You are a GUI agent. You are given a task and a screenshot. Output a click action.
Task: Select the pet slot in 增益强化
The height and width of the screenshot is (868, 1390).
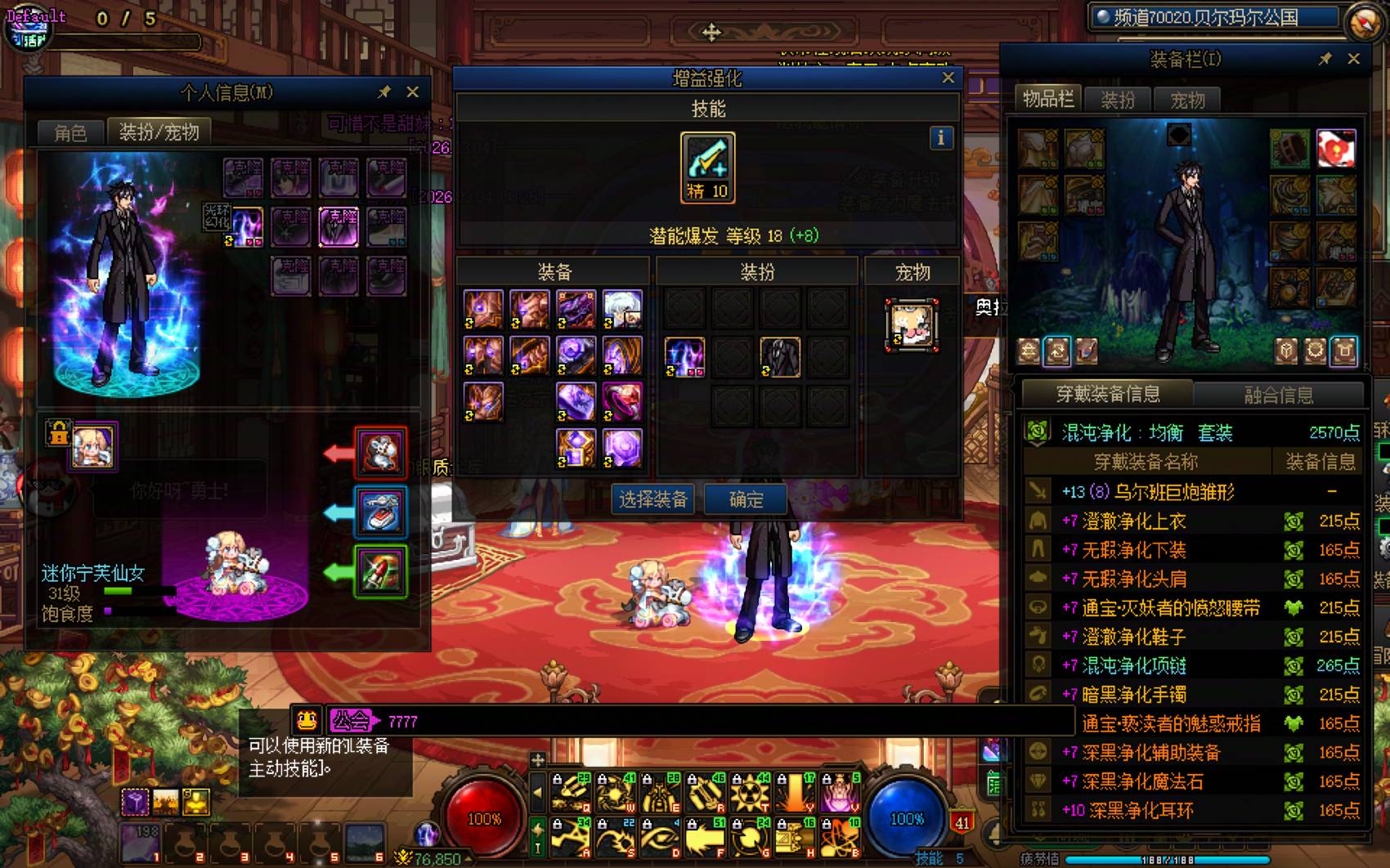pos(912,324)
